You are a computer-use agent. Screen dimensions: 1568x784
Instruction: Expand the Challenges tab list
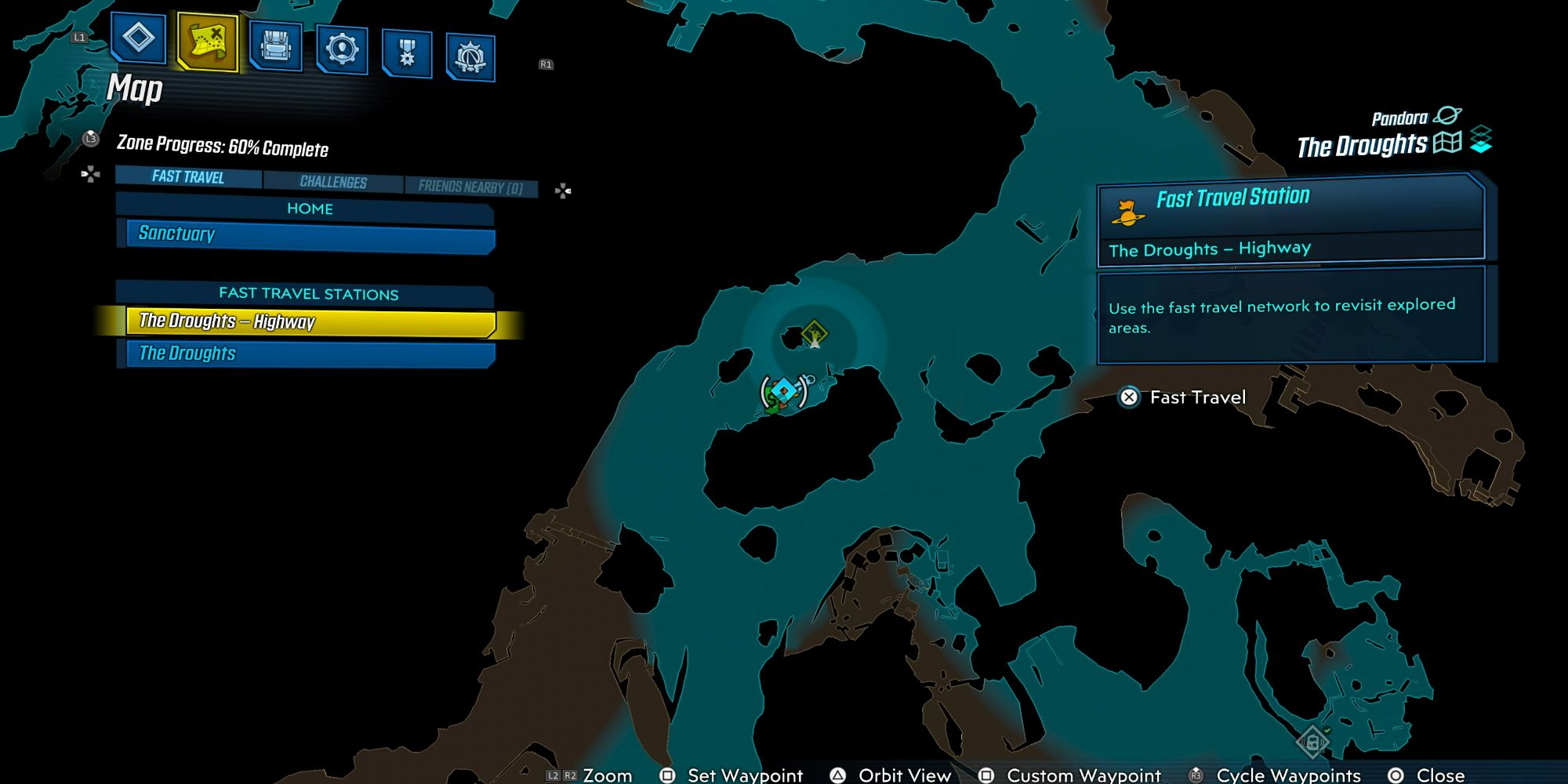(x=332, y=182)
